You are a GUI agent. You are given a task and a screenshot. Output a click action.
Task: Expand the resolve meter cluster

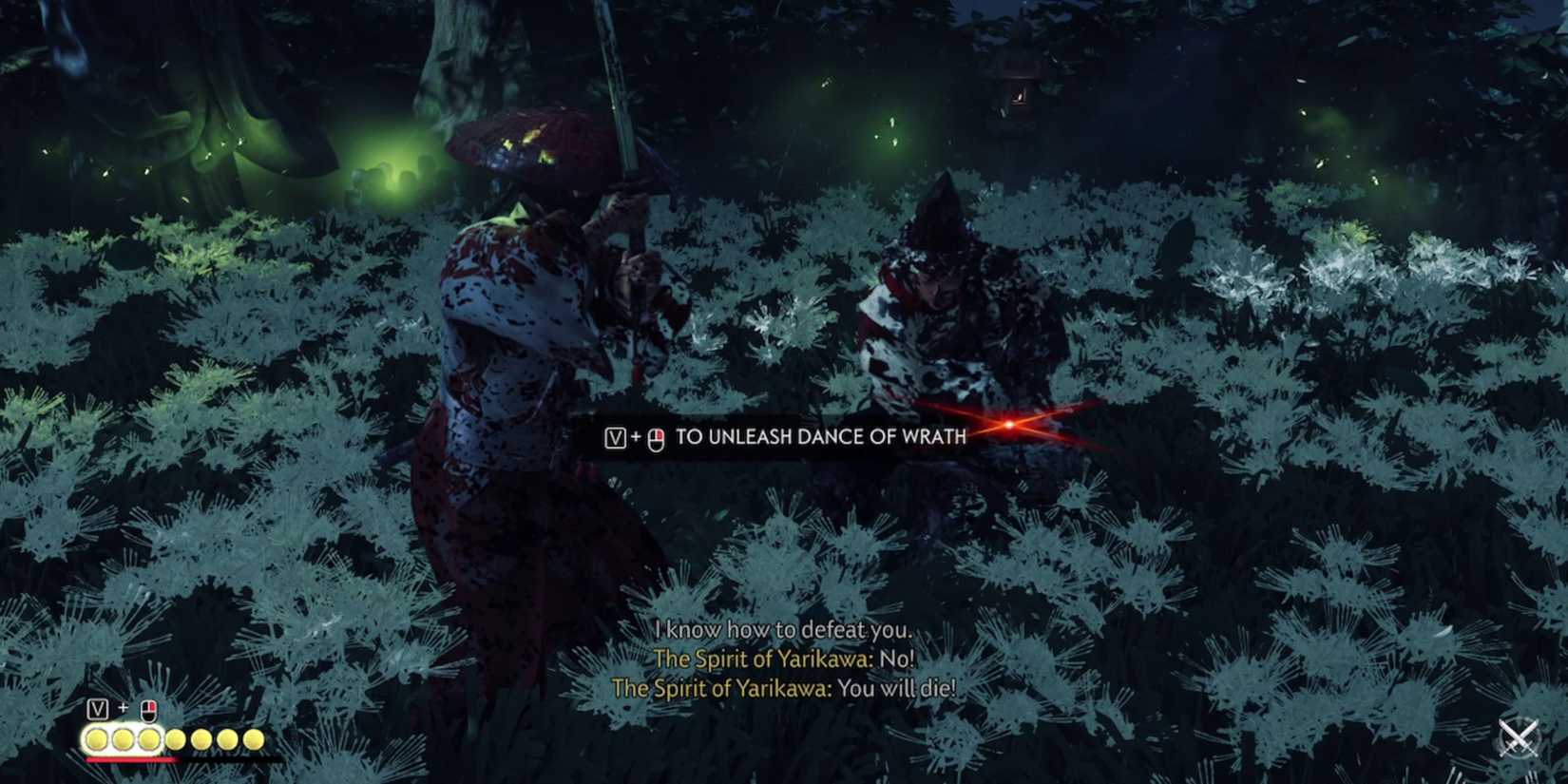click(x=176, y=739)
